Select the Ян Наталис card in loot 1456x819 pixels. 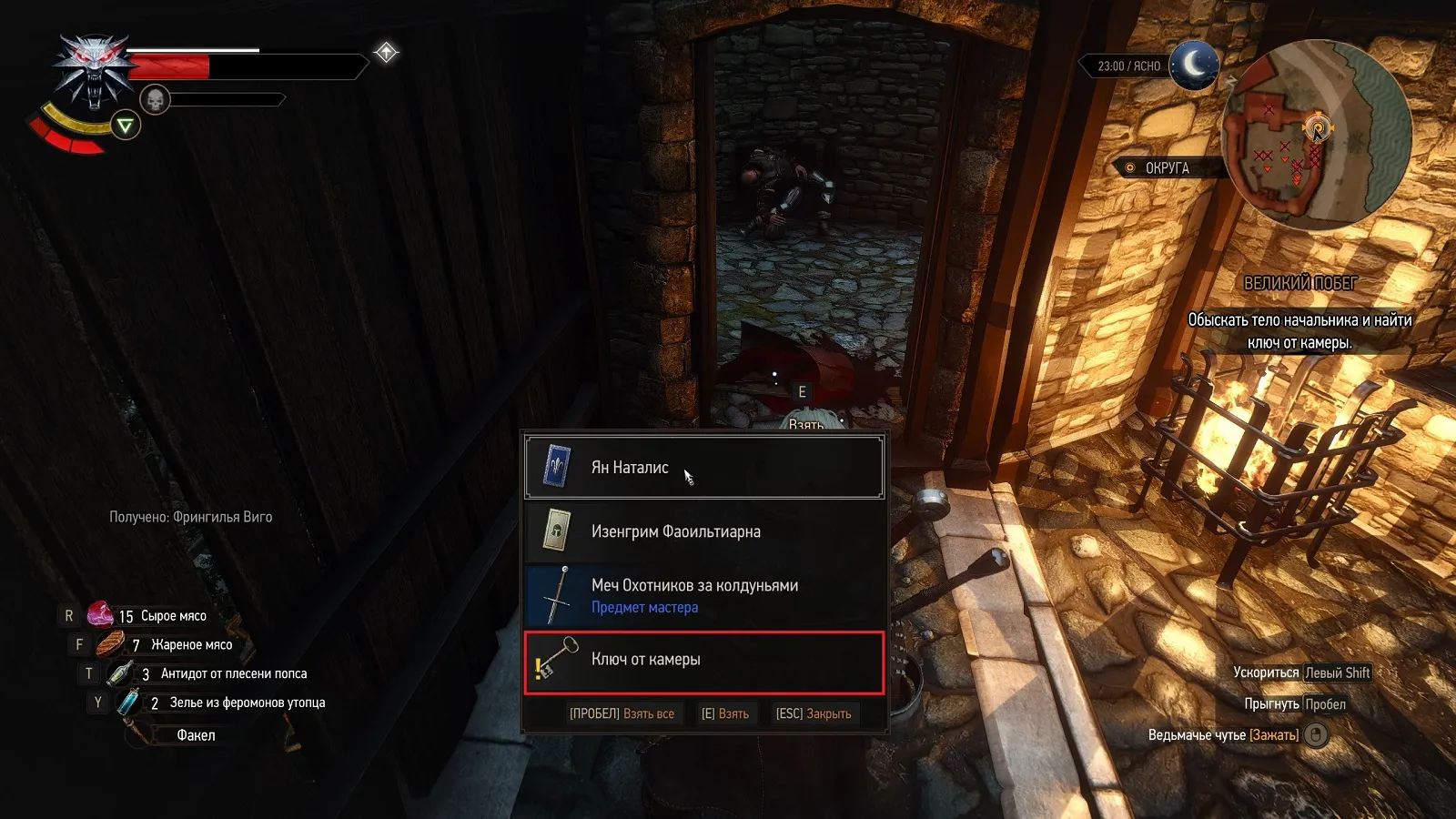pos(703,468)
